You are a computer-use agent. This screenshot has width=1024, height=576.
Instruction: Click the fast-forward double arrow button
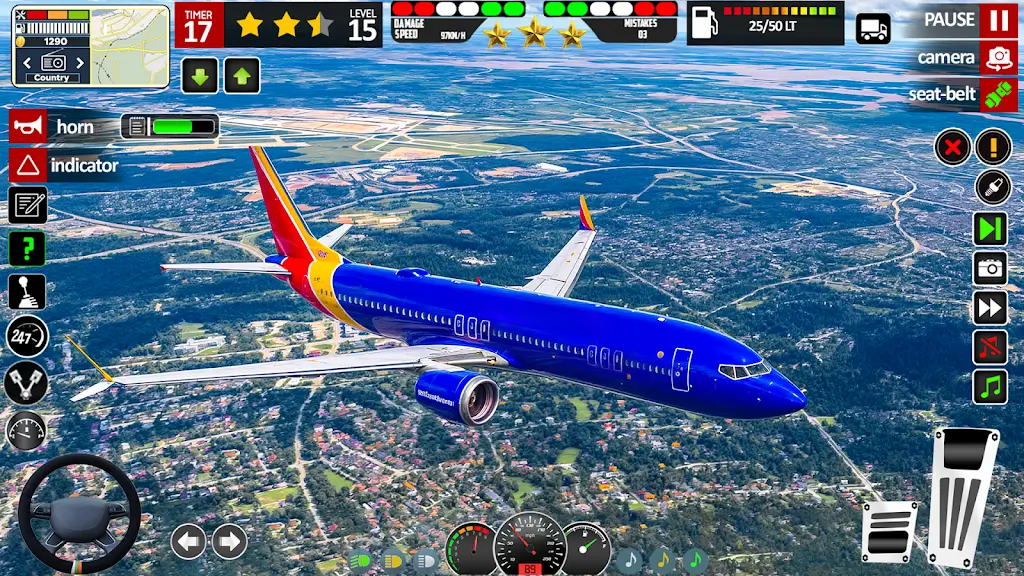pos(990,308)
